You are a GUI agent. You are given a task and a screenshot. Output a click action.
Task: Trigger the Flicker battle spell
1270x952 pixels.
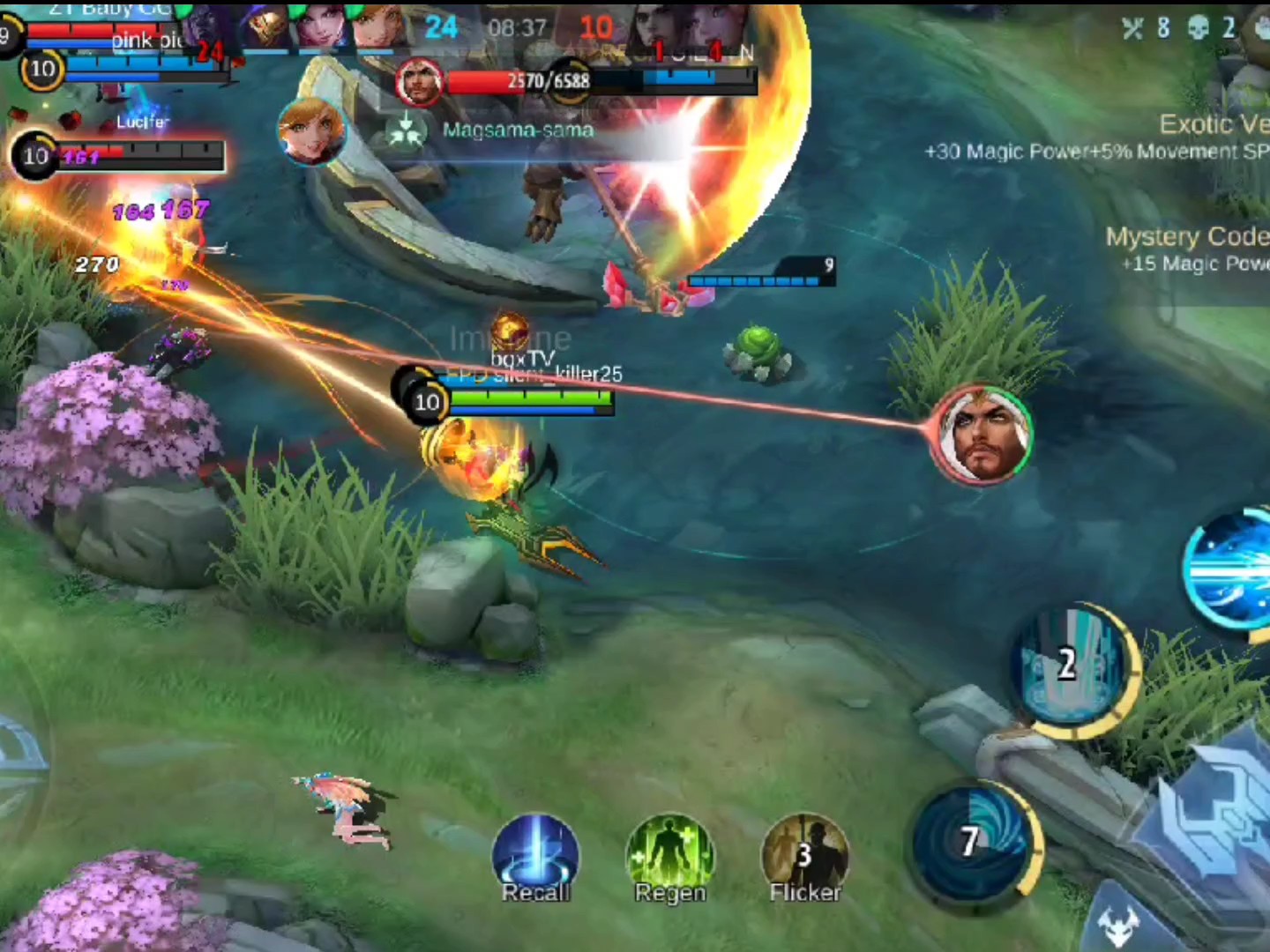[804, 857]
